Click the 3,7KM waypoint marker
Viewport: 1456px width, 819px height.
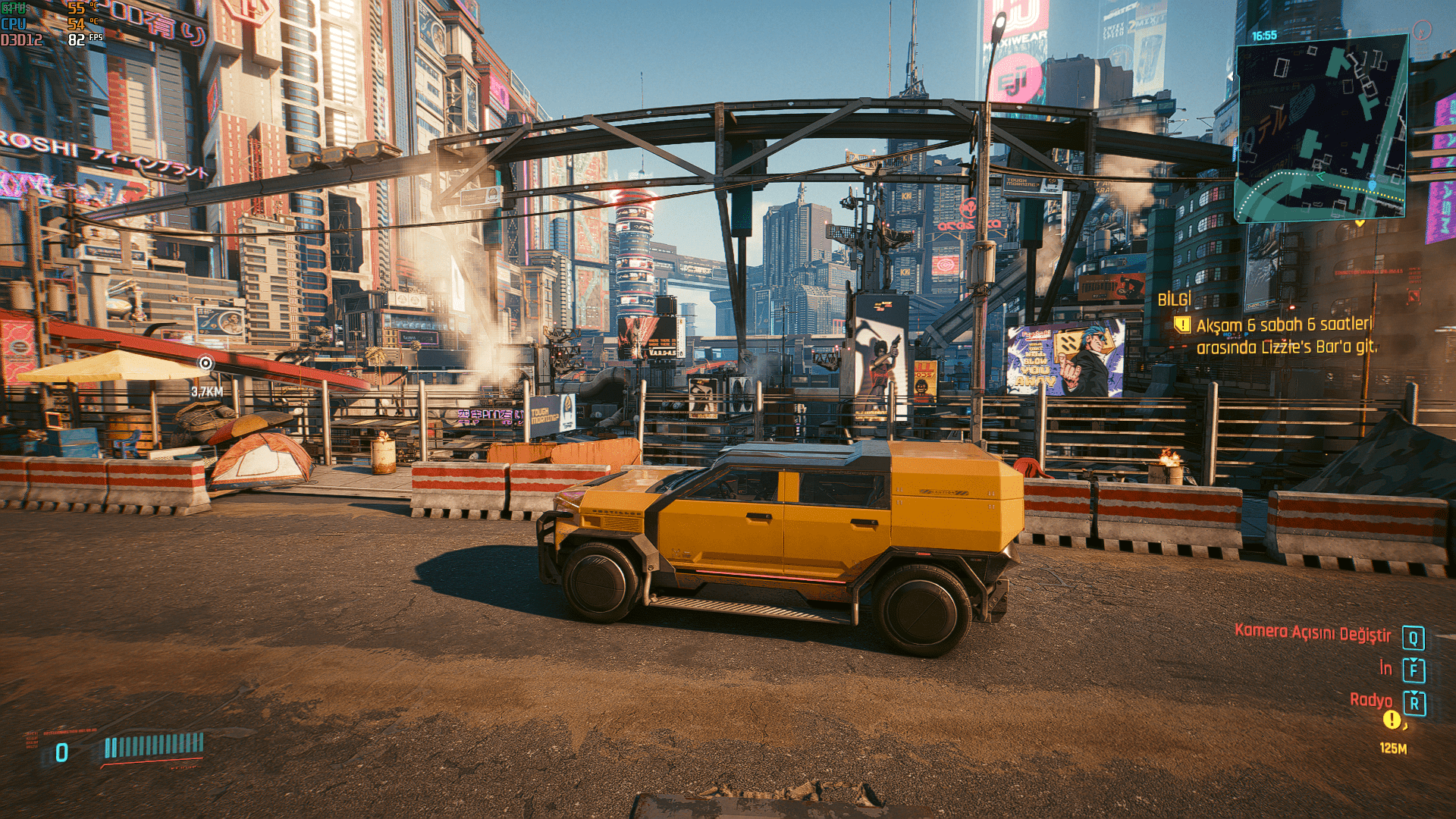pos(206,364)
